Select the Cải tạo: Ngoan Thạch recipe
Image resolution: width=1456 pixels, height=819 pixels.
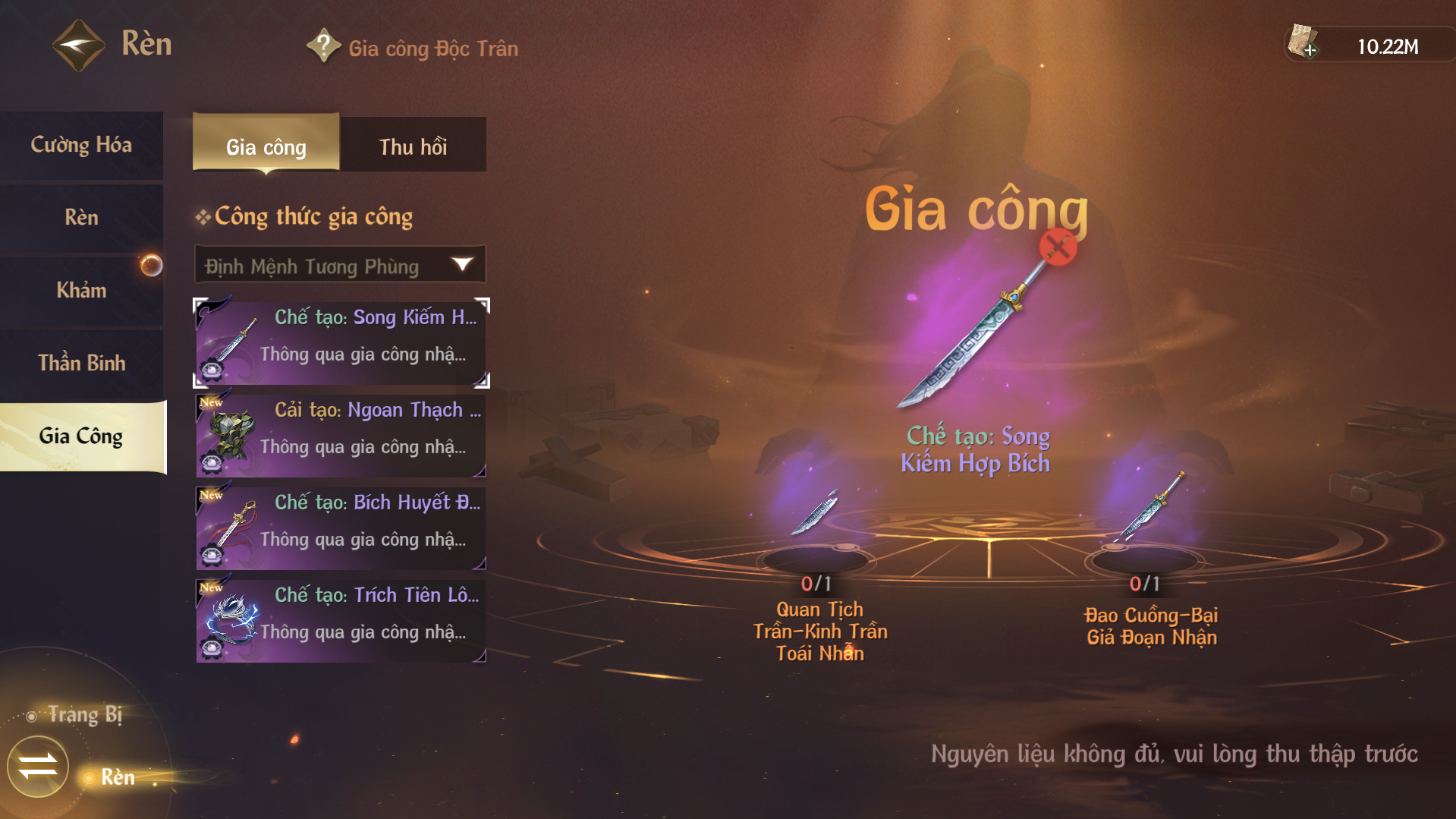(341, 436)
